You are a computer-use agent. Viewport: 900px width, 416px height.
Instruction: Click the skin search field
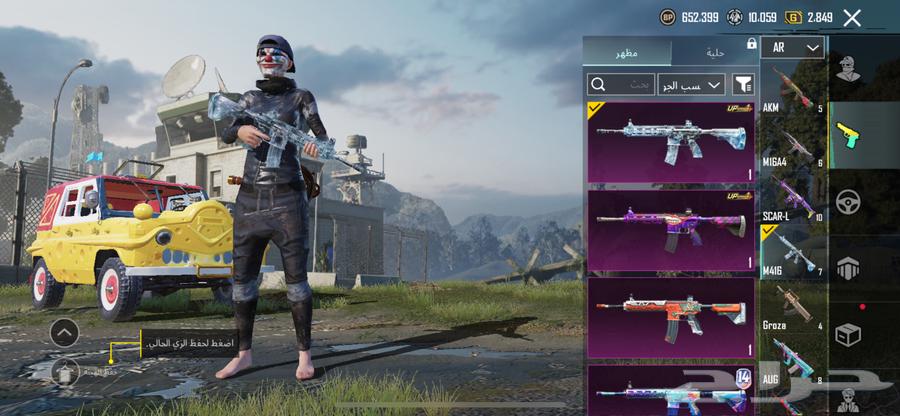coord(622,85)
